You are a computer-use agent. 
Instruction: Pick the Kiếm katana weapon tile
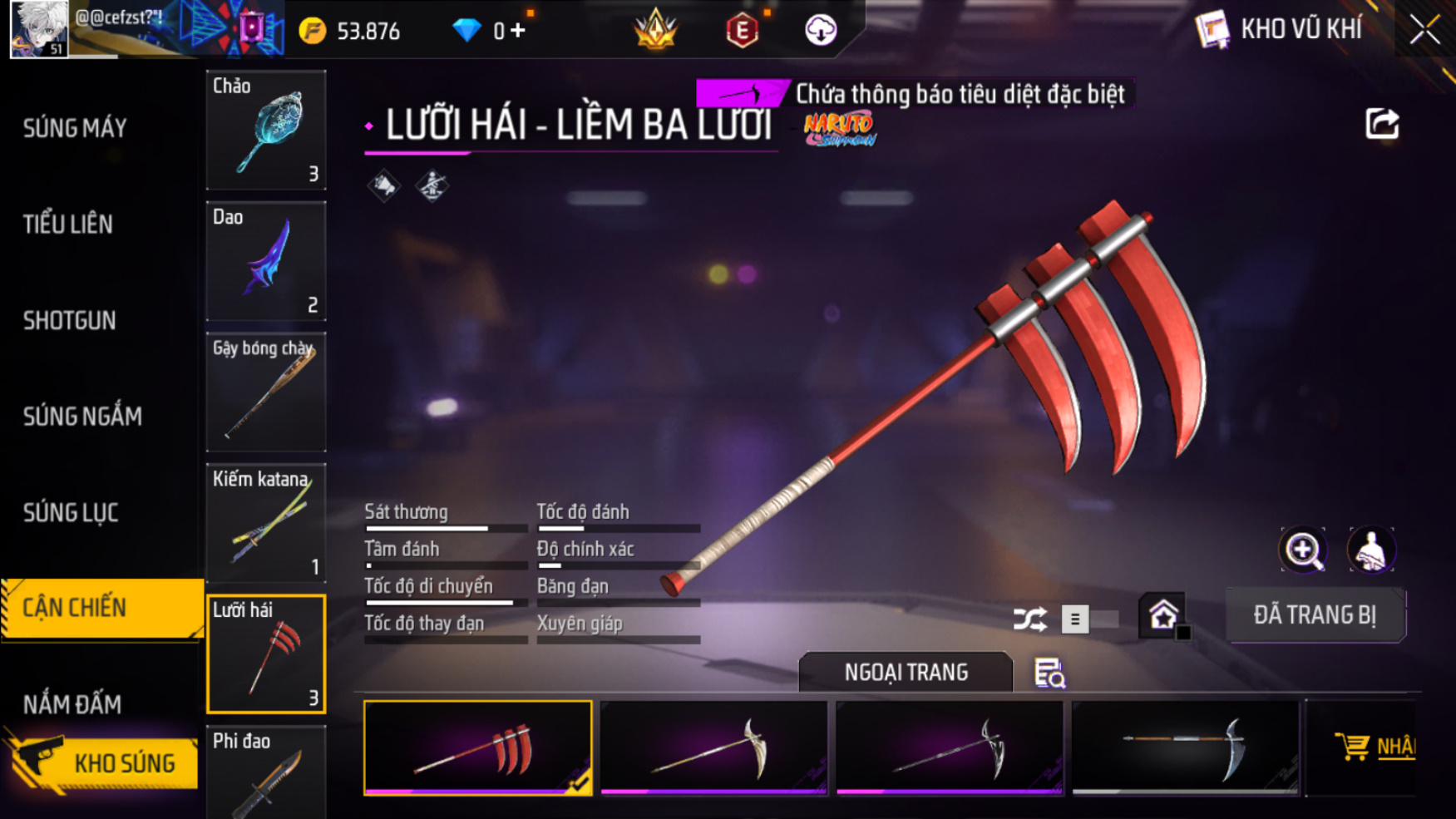pos(266,523)
